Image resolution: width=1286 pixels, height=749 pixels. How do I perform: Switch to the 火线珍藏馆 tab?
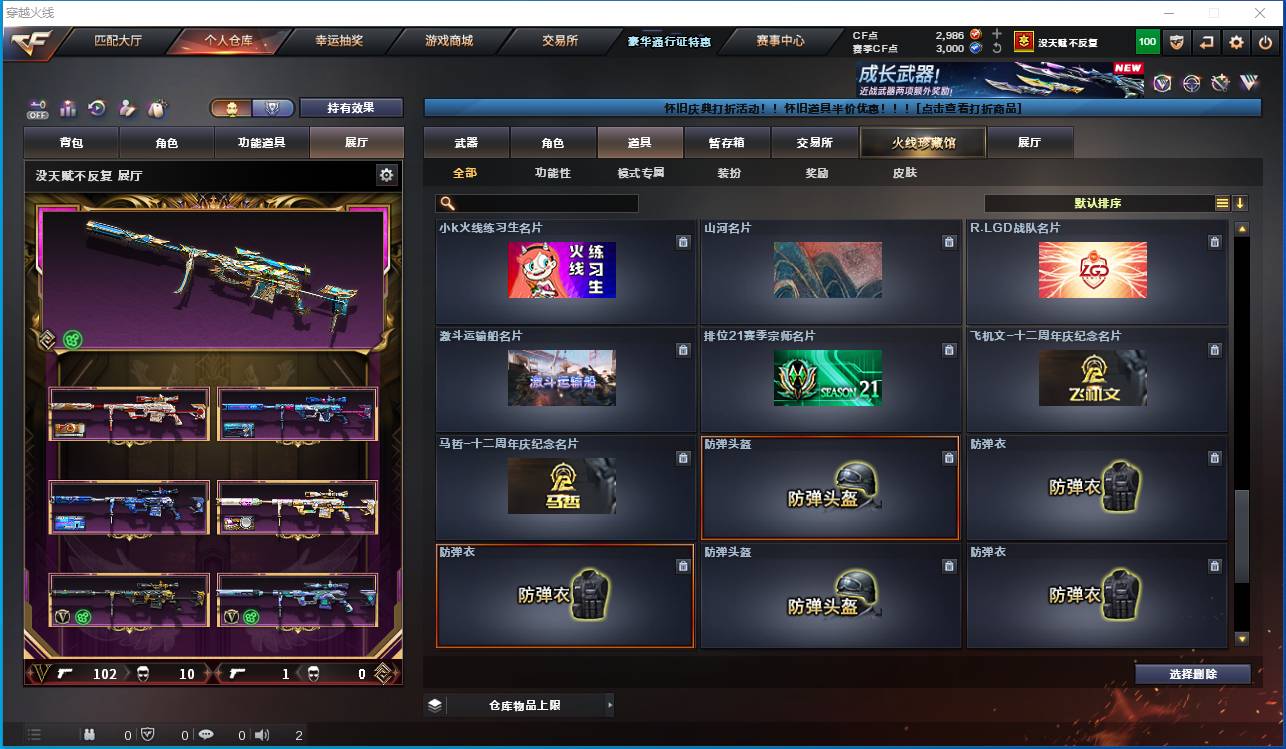[x=921, y=142]
